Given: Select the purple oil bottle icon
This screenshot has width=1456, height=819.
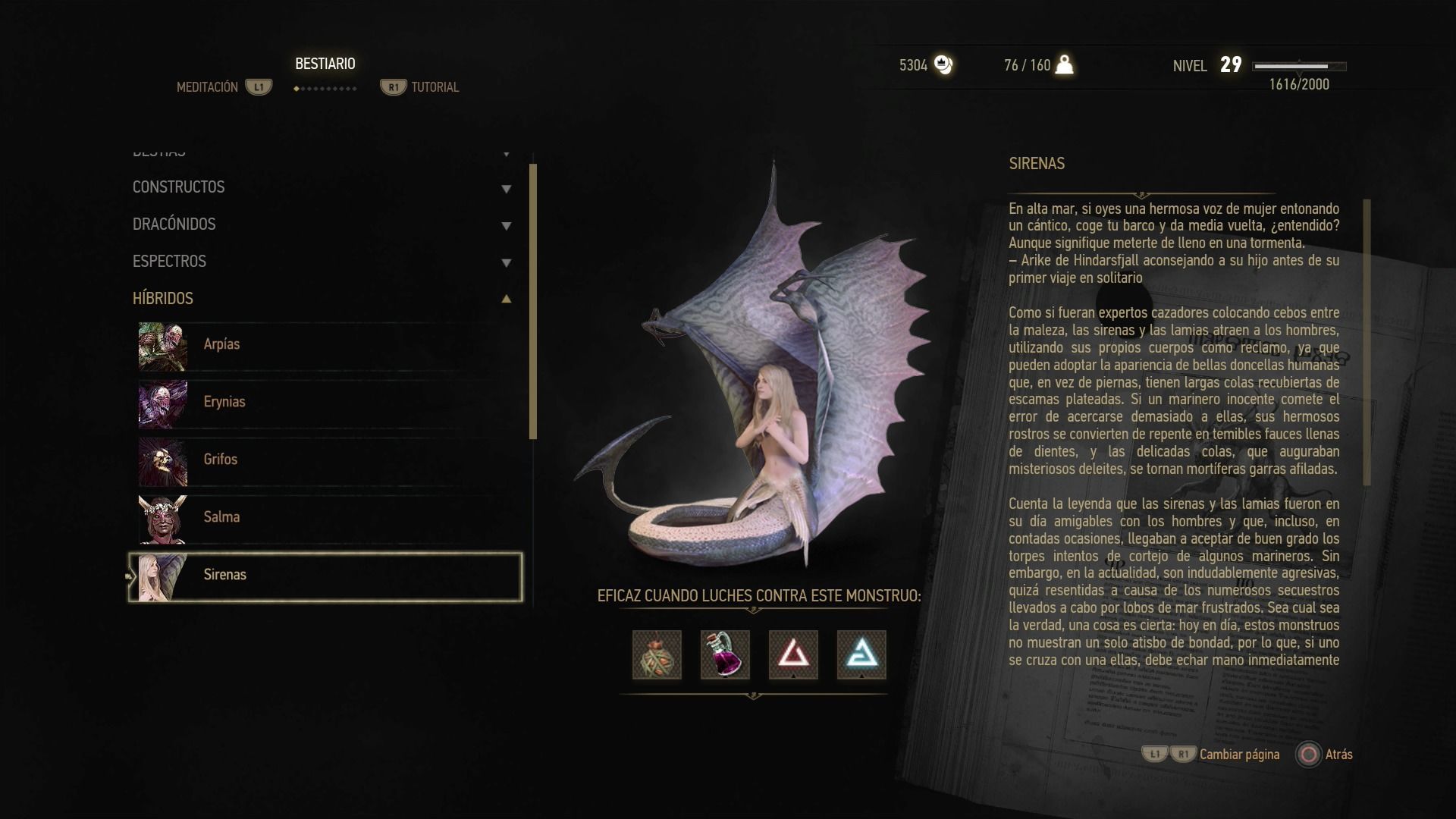Looking at the screenshot, I should point(725,654).
